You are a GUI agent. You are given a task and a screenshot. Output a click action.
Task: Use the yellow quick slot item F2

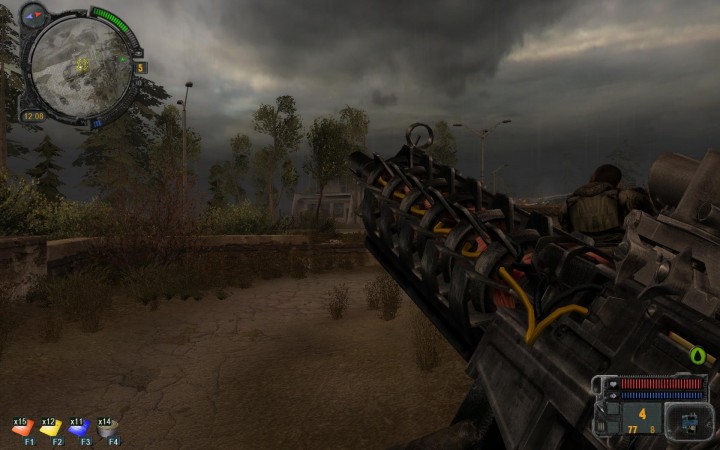(x=50, y=428)
